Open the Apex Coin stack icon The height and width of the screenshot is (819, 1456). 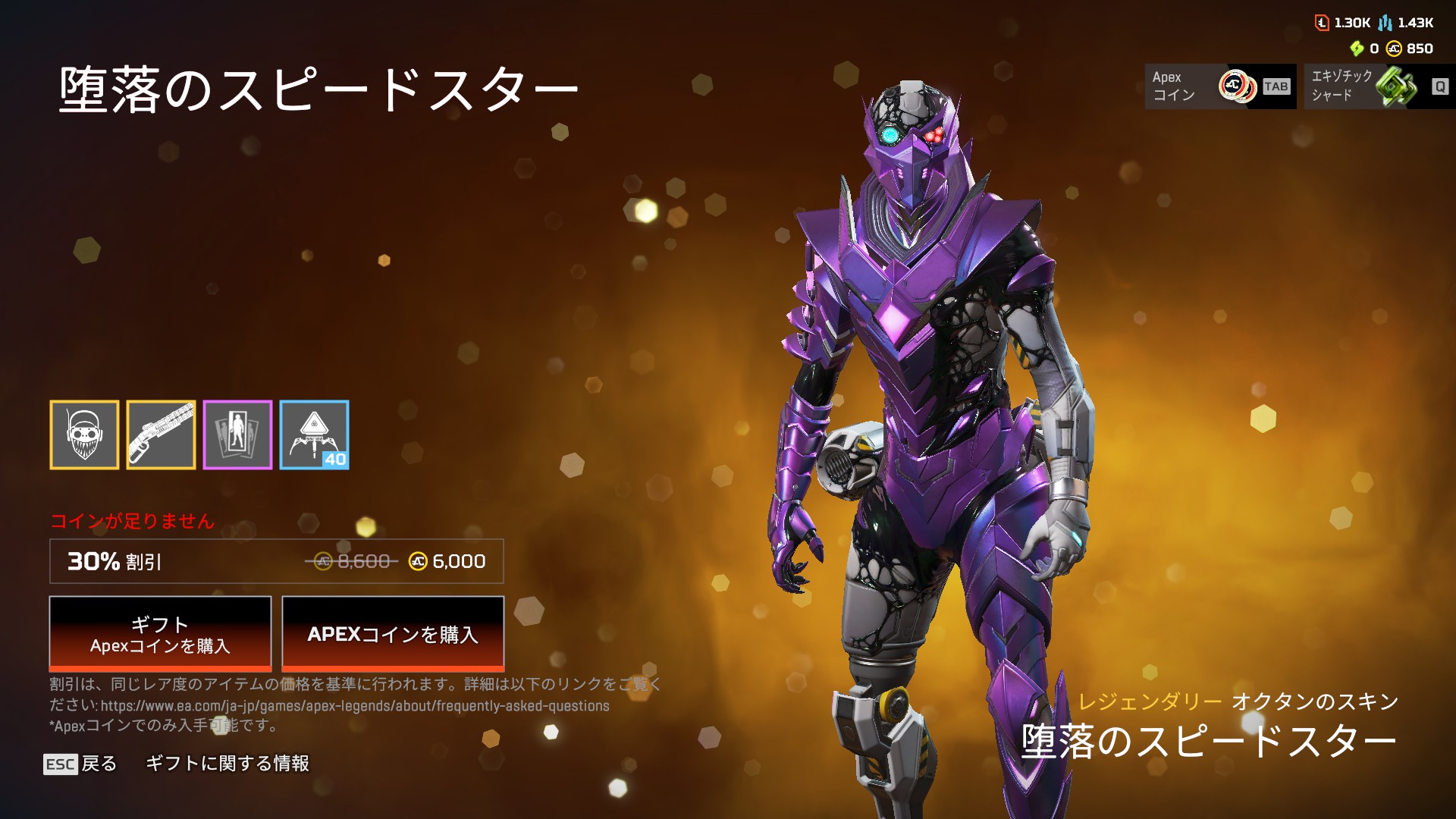pyautogui.click(x=1236, y=86)
